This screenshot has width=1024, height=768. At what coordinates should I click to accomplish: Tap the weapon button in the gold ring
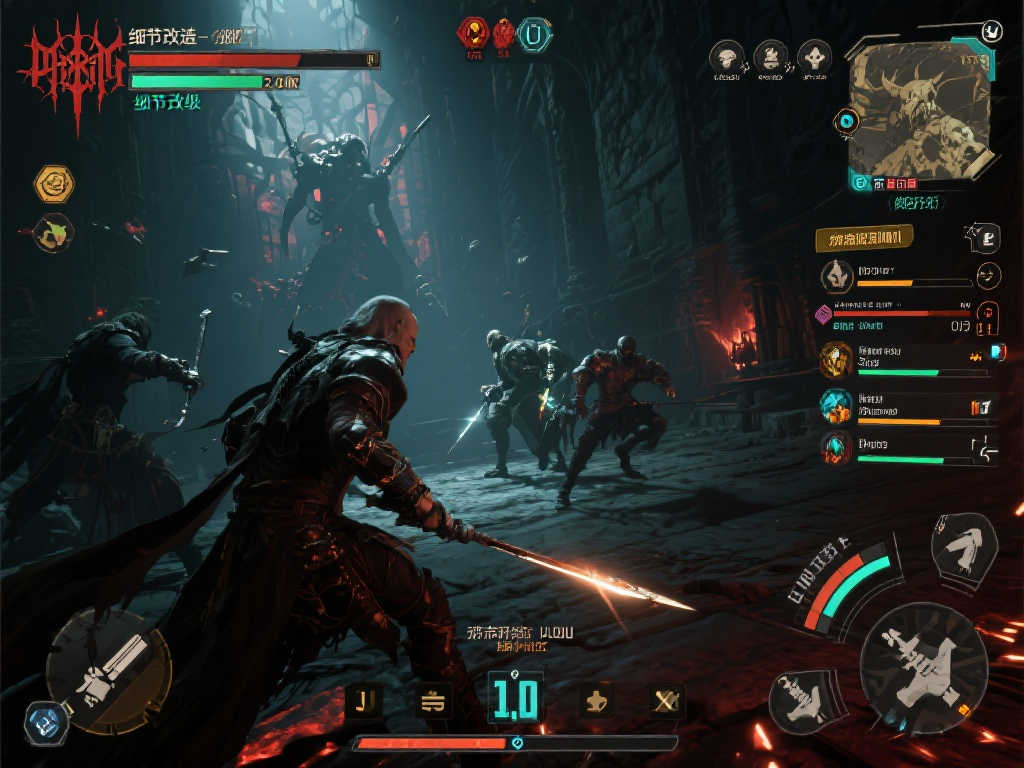[x=108, y=669]
